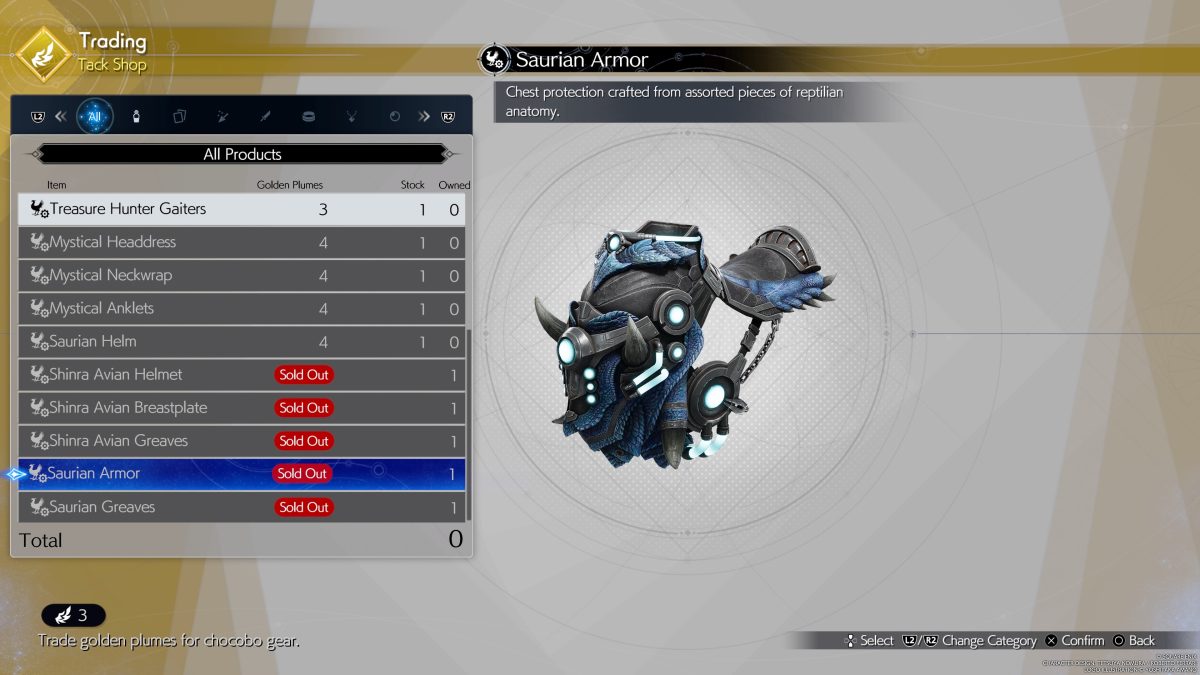Click the Shinra Avian Greaves entry

(x=241, y=441)
